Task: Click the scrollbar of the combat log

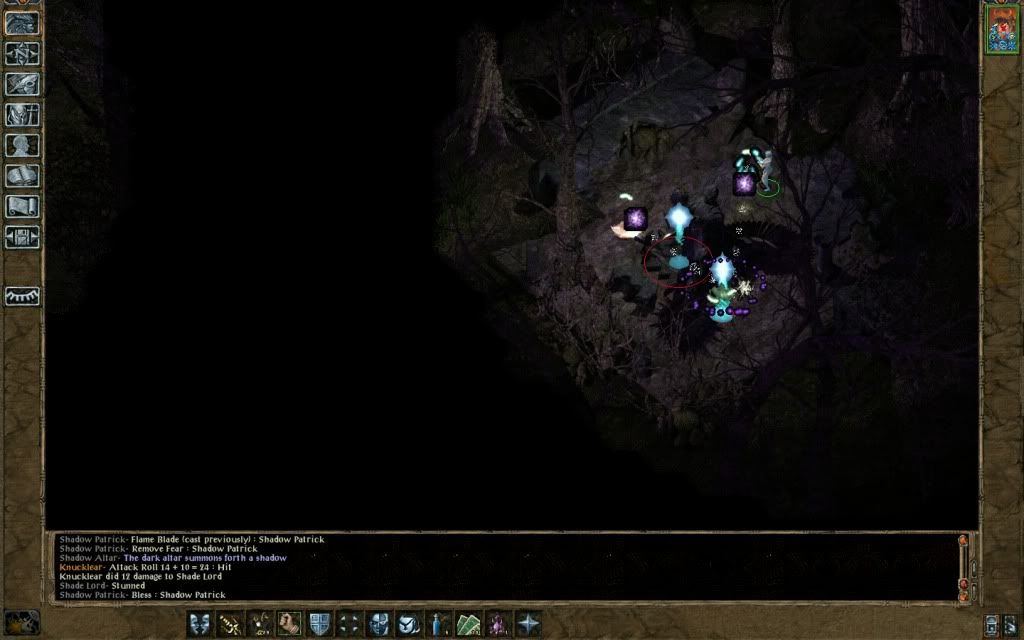Action: coord(964,566)
